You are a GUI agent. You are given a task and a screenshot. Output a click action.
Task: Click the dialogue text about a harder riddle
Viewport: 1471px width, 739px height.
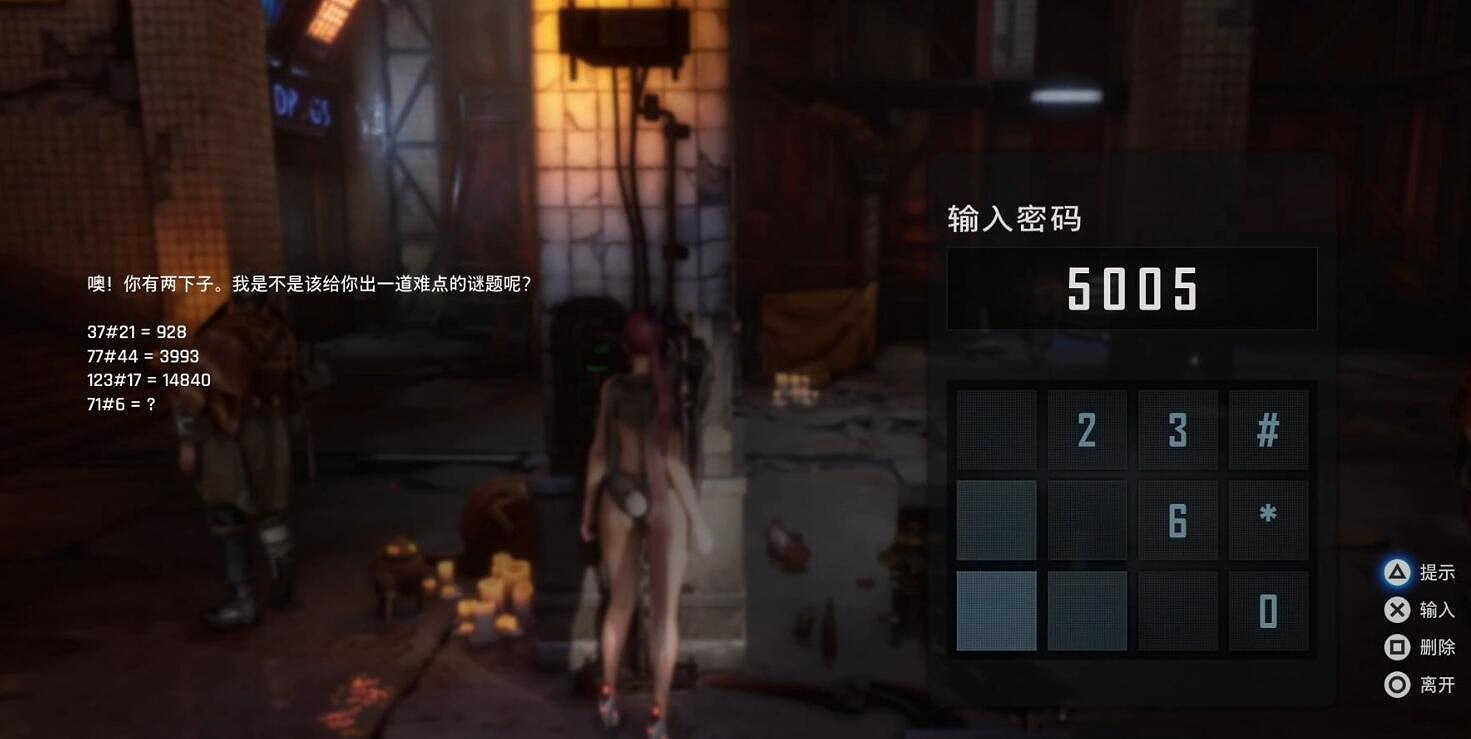307,283
